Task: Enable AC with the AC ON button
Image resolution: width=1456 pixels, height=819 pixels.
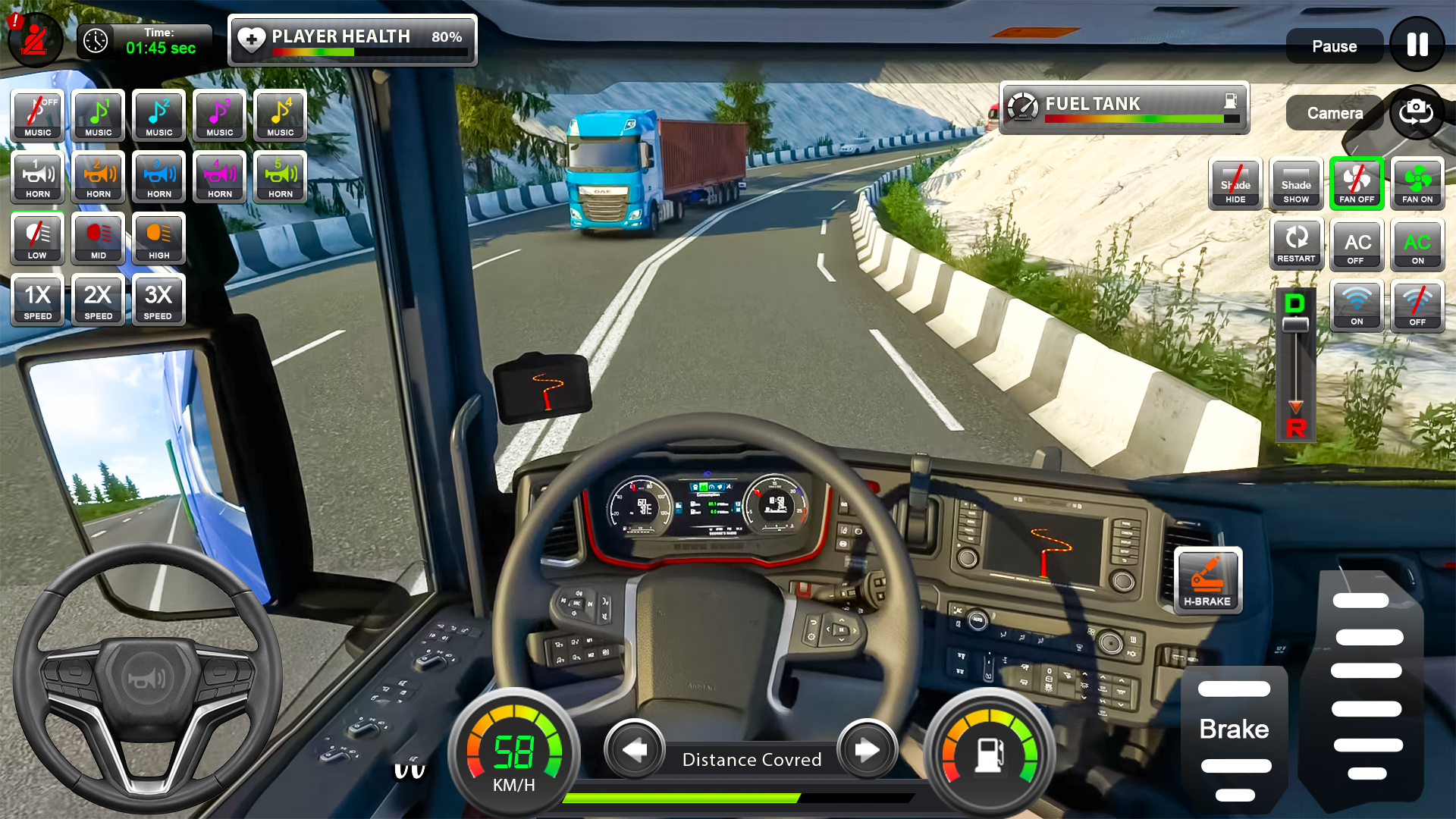Action: point(1417,244)
